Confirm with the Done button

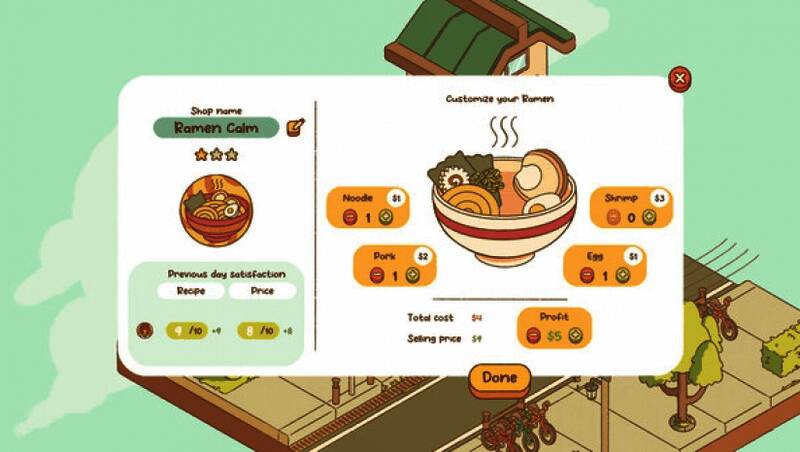pos(499,378)
